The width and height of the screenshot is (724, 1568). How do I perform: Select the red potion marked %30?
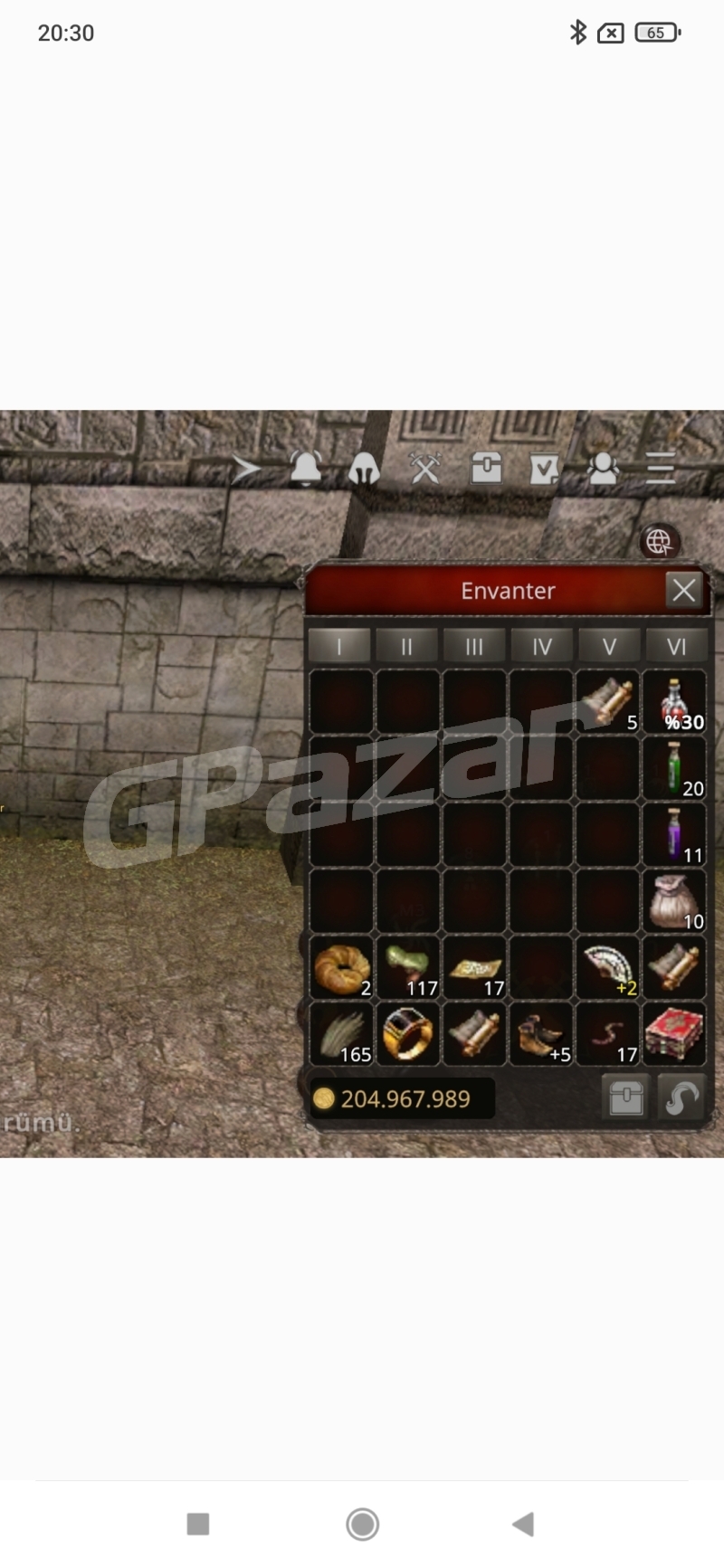click(675, 701)
